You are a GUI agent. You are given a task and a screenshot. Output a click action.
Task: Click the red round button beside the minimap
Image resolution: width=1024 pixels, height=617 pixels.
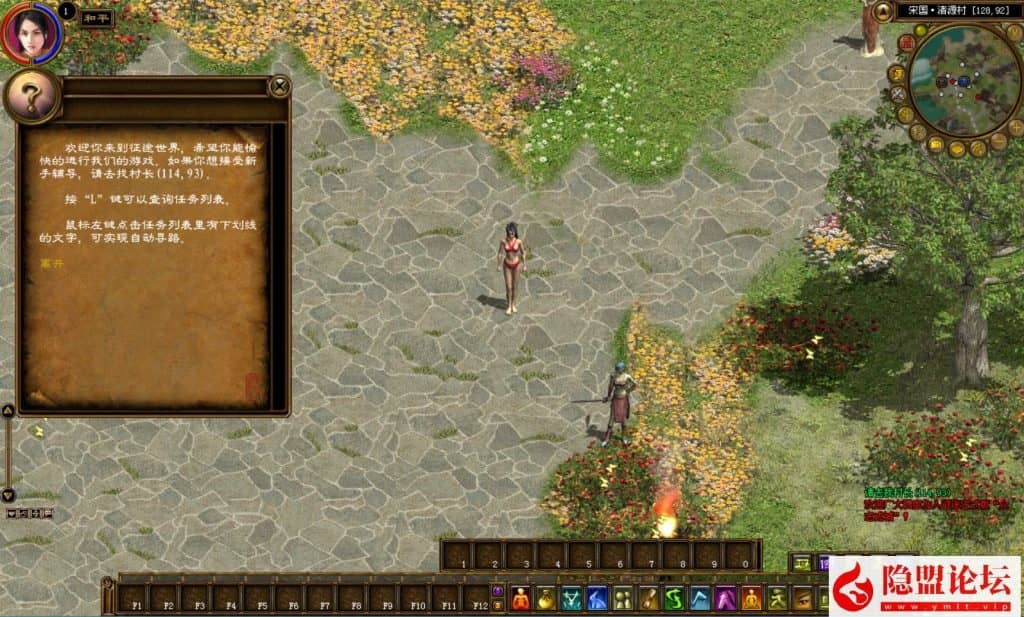pos(905,42)
